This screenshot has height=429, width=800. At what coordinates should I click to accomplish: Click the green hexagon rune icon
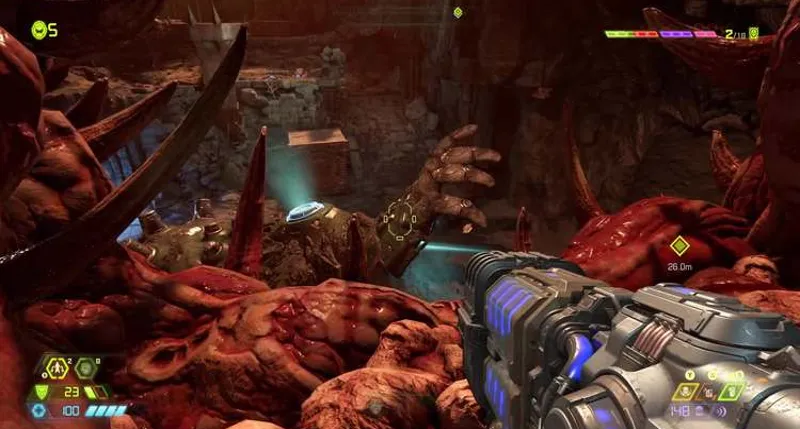click(86, 369)
